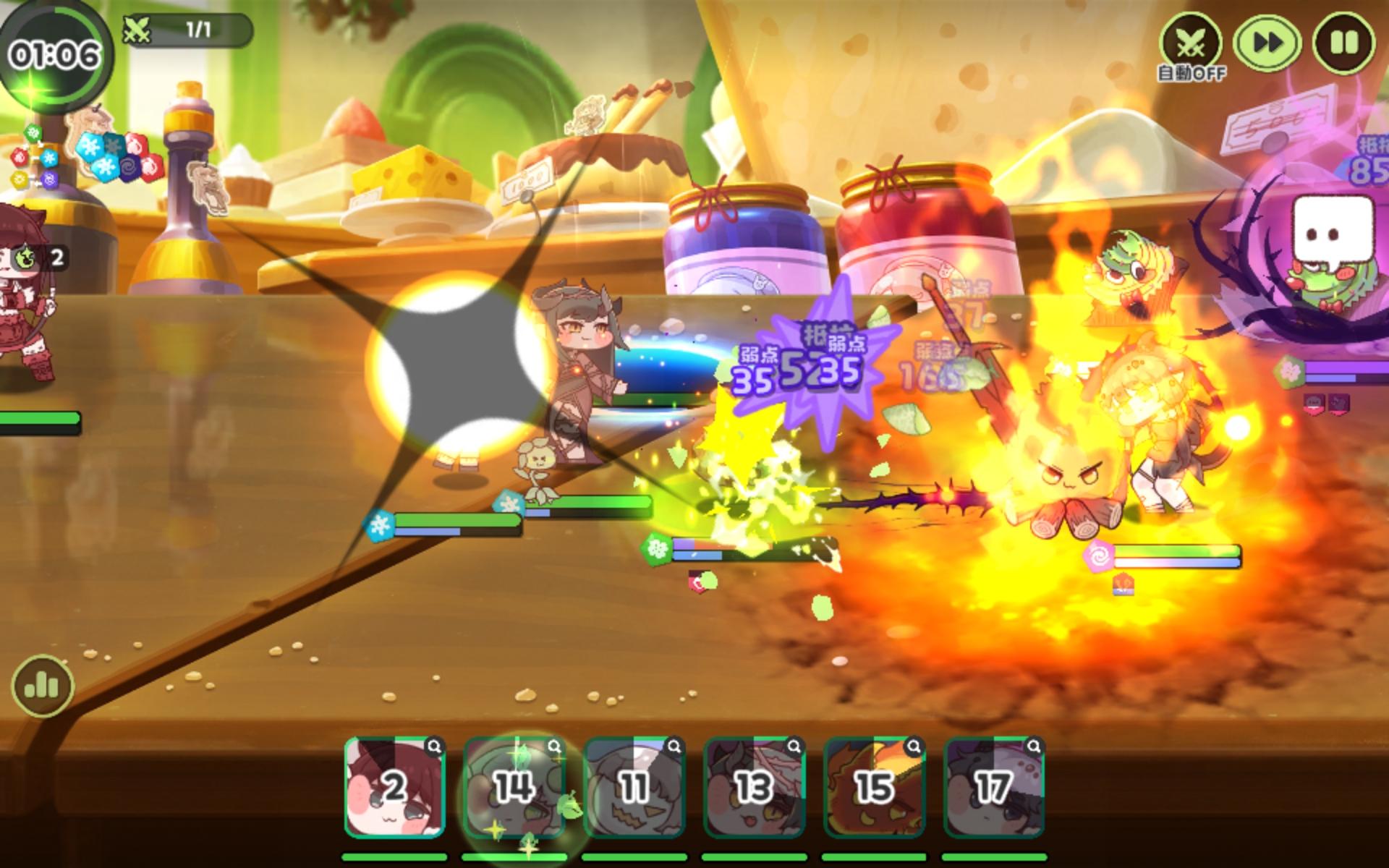
Task: Select the skill card with cooldown 15
Action: tap(874, 788)
